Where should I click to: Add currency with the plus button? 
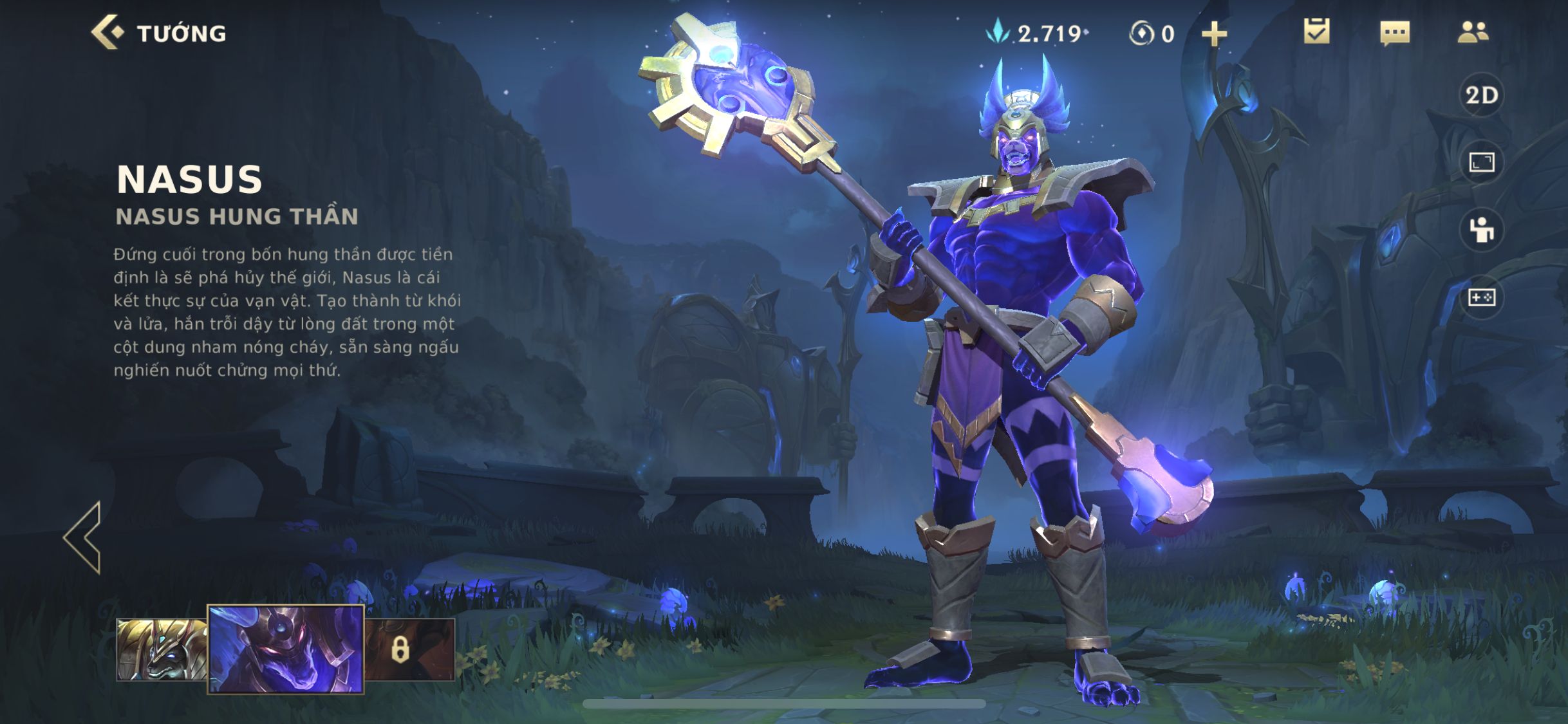click(x=1214, y=33)
